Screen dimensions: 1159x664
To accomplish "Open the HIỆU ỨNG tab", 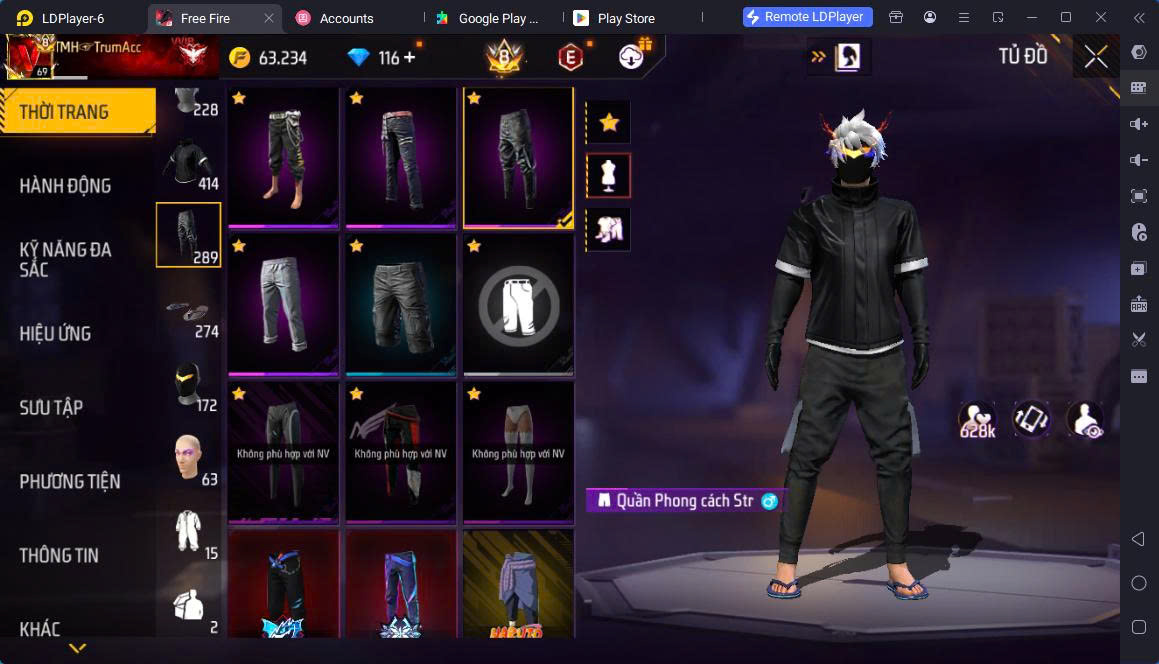I will (x=56, y=333).
